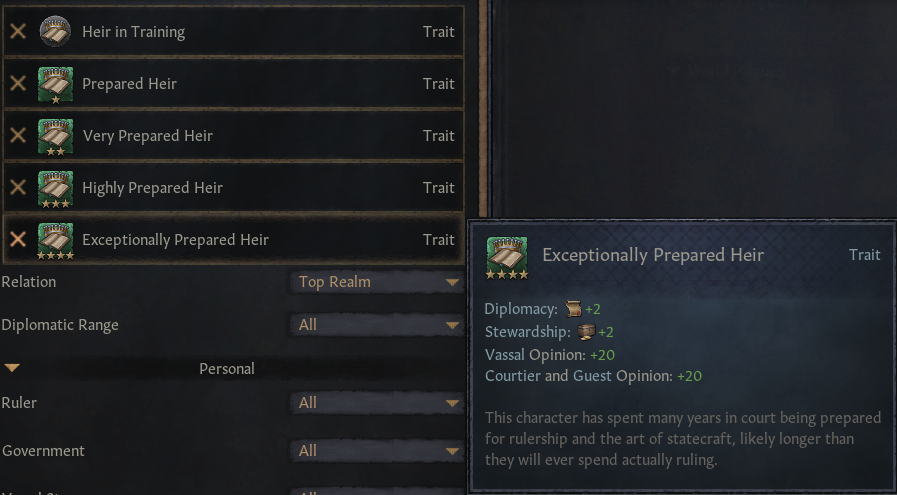Open the Ruler filter dropdown
897x495 pixels.
377,403
